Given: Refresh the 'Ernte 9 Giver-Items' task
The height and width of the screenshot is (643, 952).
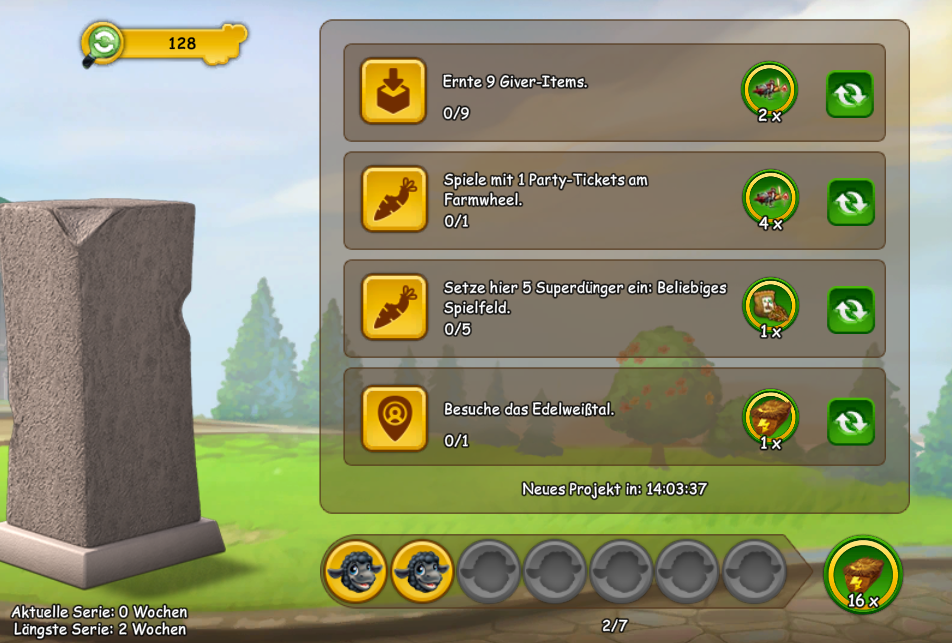Looking at the screenshot, I should [x=850, y=94].
